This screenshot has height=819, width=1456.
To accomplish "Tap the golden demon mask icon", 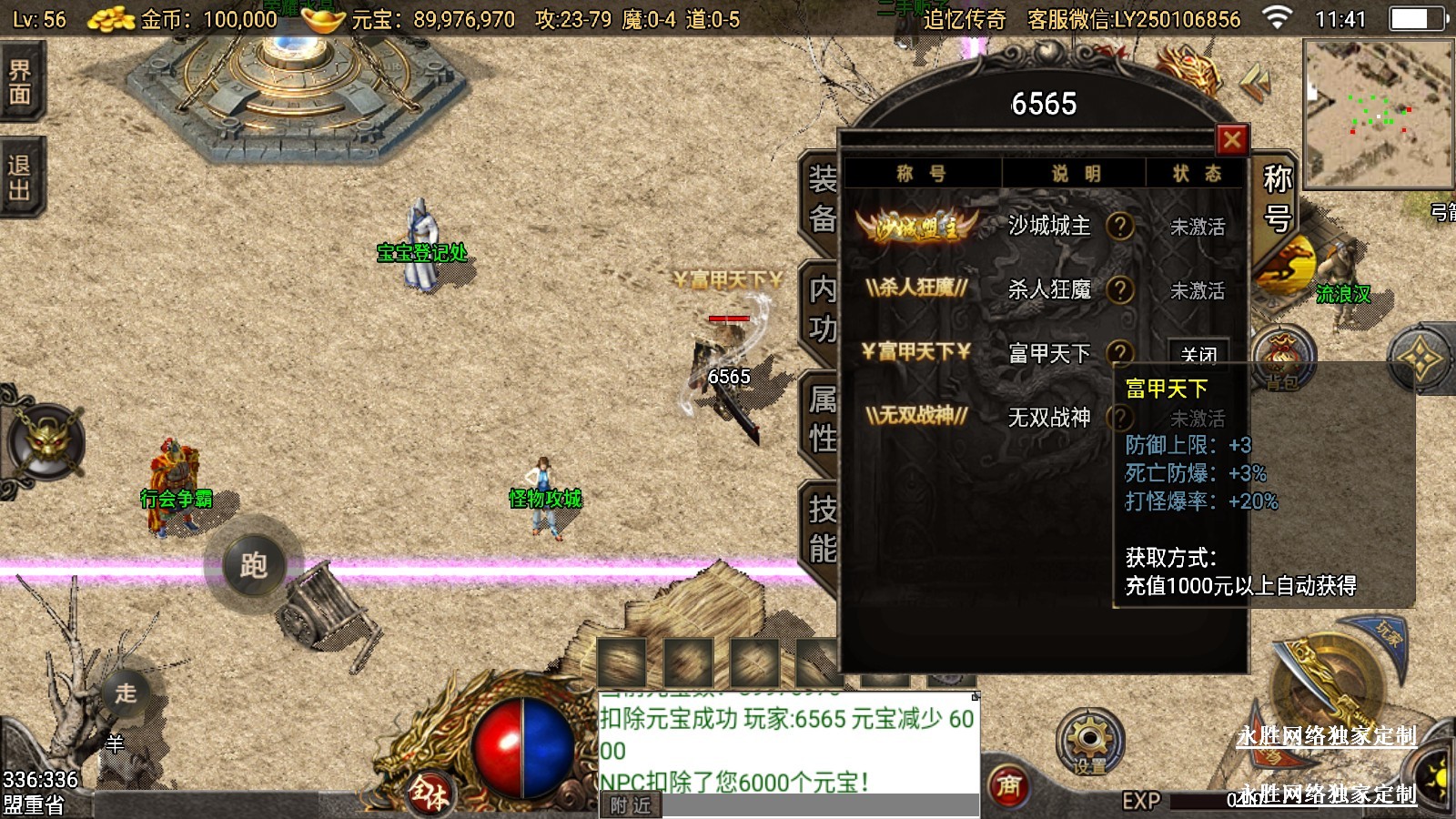I will 45,443.
